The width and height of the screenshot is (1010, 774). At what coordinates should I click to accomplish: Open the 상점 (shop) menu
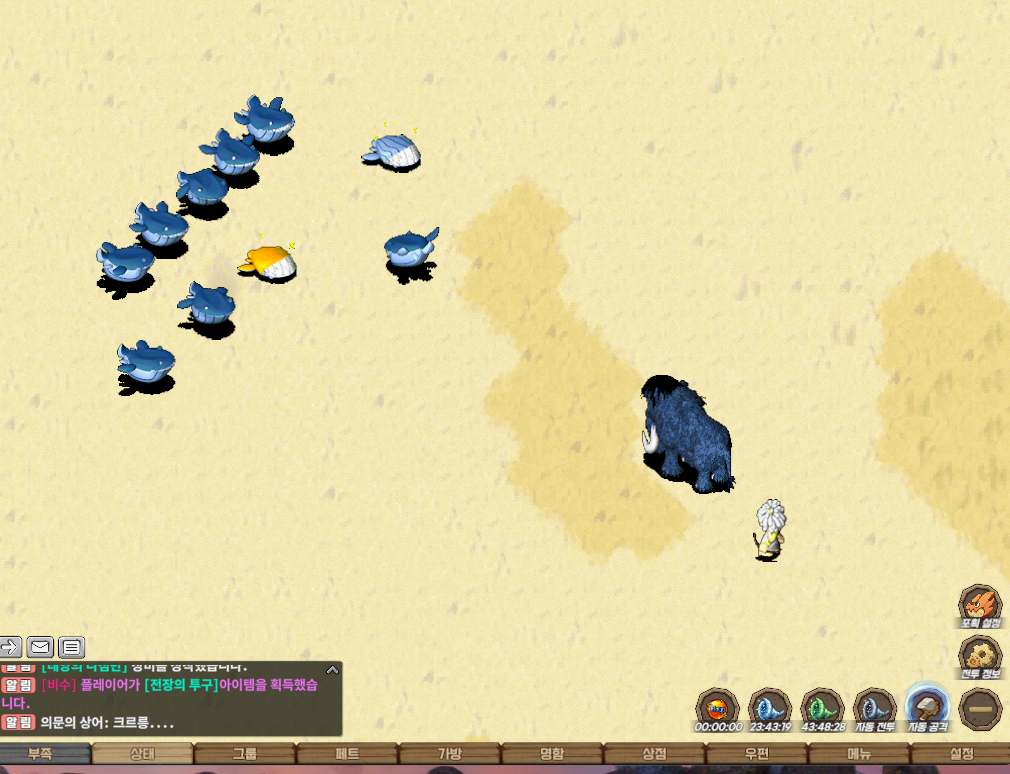tap(653, 753)
